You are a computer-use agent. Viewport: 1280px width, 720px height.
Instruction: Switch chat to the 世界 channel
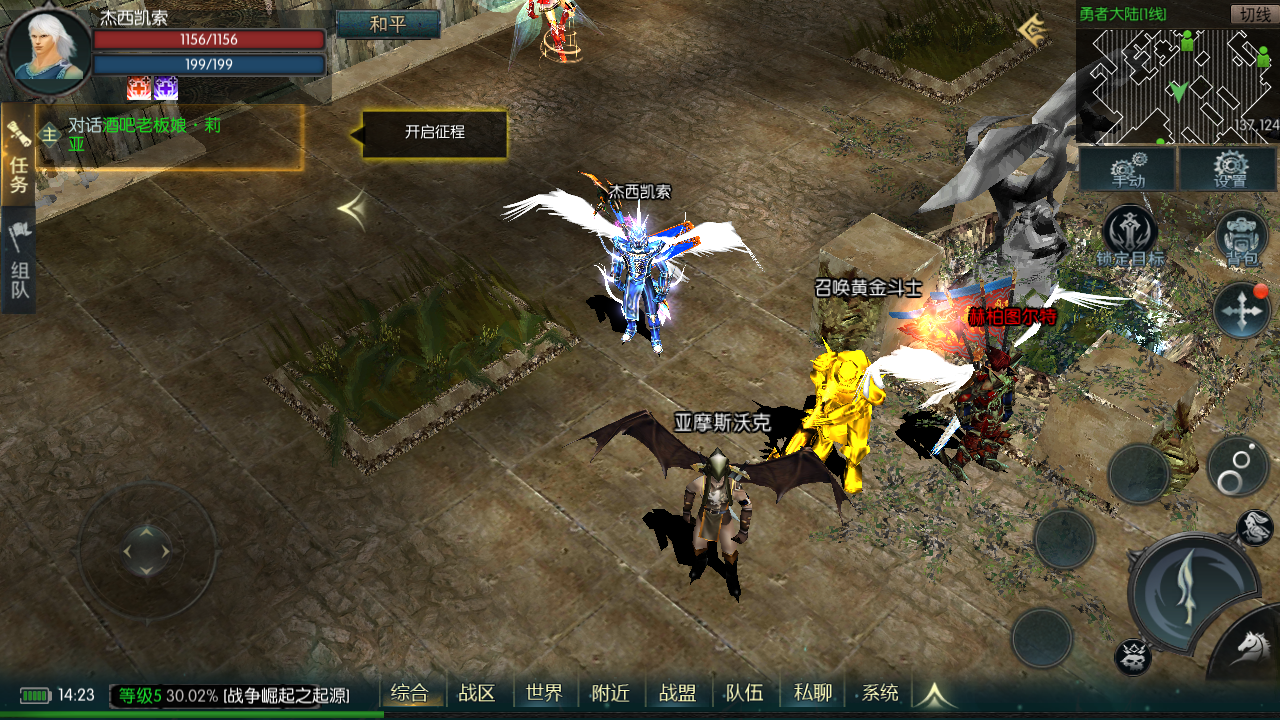(544, 693)
